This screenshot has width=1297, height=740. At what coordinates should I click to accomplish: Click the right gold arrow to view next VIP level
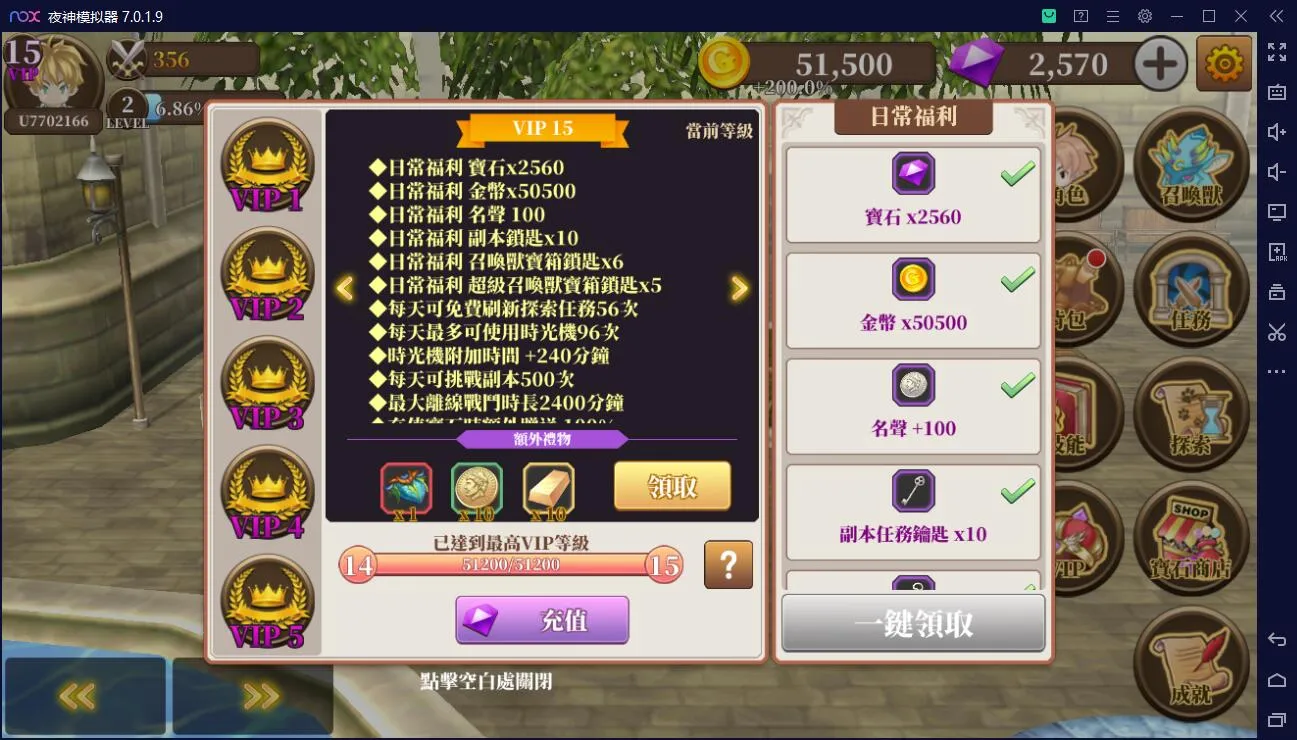[x=740, y=288]
